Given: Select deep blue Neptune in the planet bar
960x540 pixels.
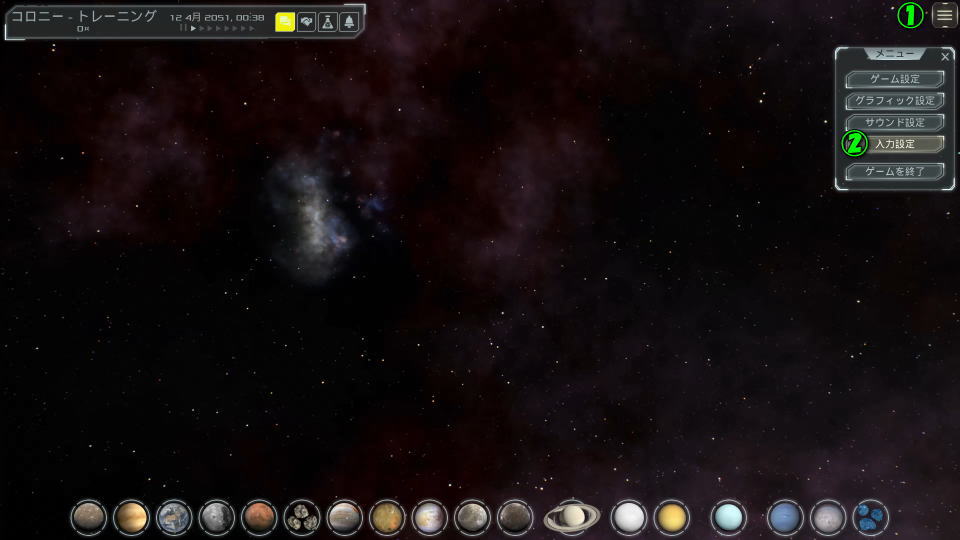Looking at the screenshot, I should point(785,517).
